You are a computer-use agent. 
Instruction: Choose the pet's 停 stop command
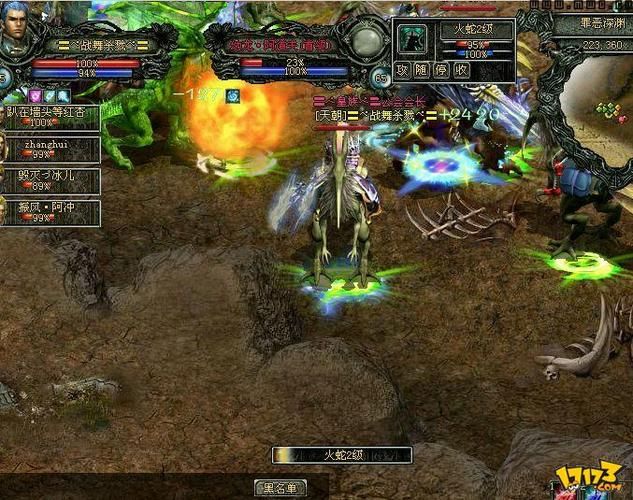tap(441, 70)
